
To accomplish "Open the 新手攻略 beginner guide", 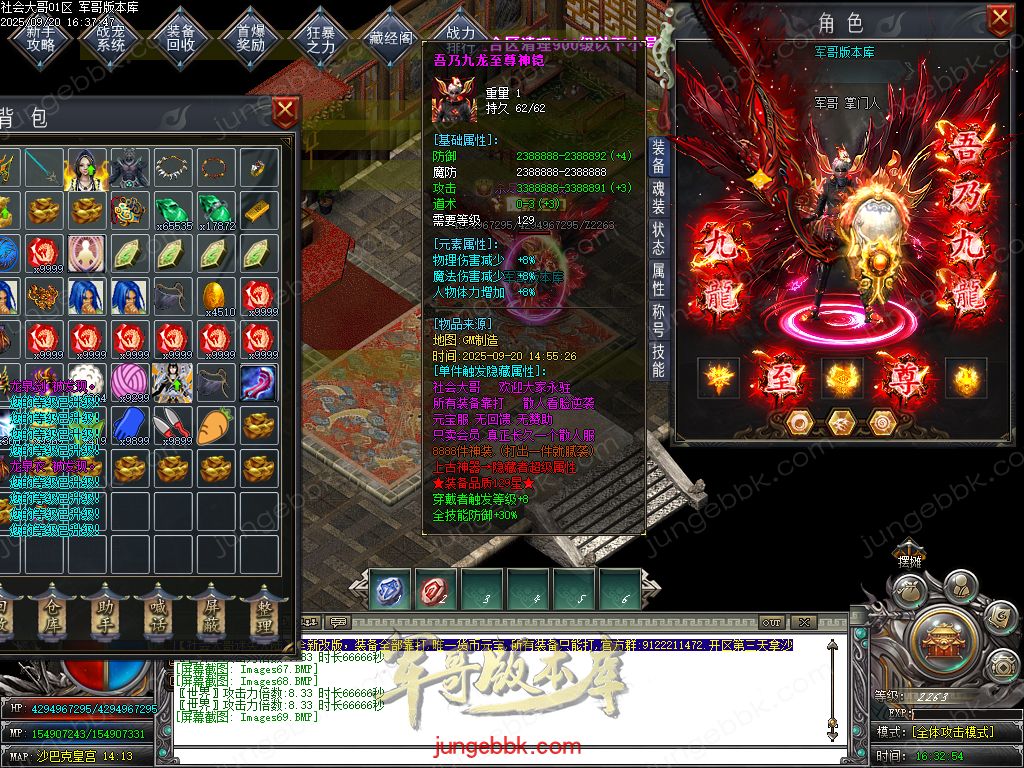I will click(41, 38).
